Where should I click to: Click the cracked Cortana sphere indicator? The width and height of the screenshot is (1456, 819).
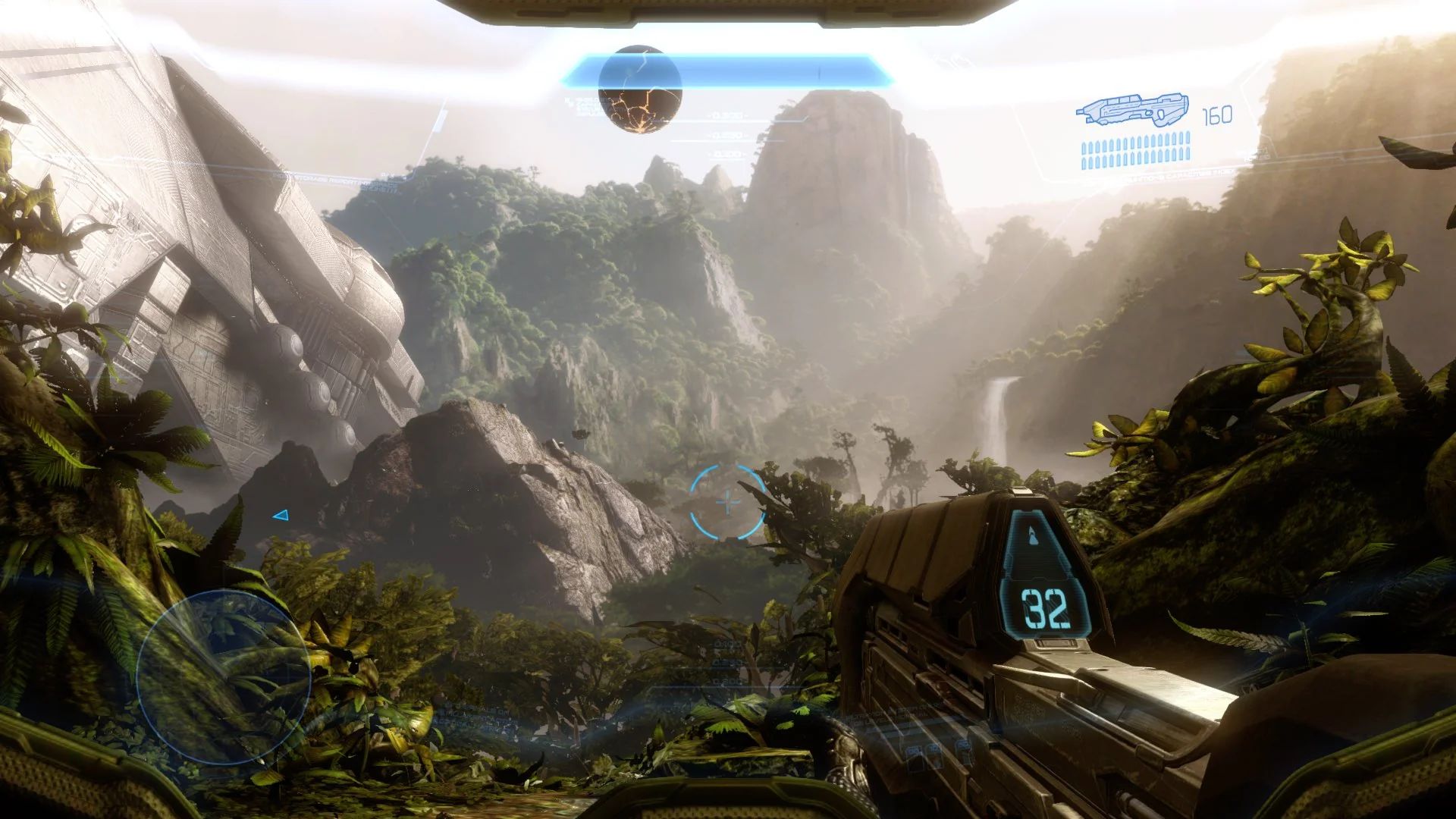(x=642, y=91)
